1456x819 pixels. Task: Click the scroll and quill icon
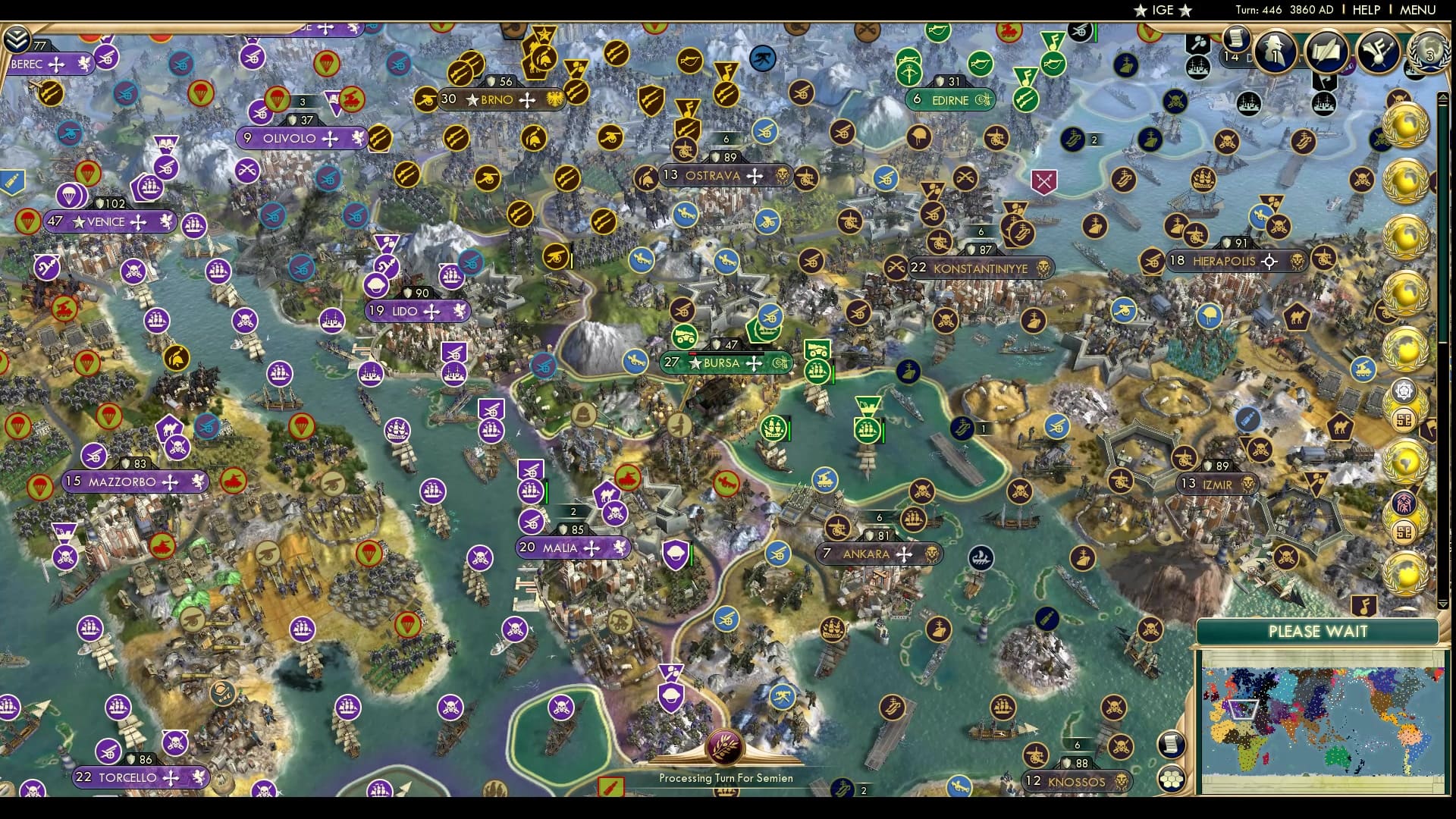(1326, 52)
